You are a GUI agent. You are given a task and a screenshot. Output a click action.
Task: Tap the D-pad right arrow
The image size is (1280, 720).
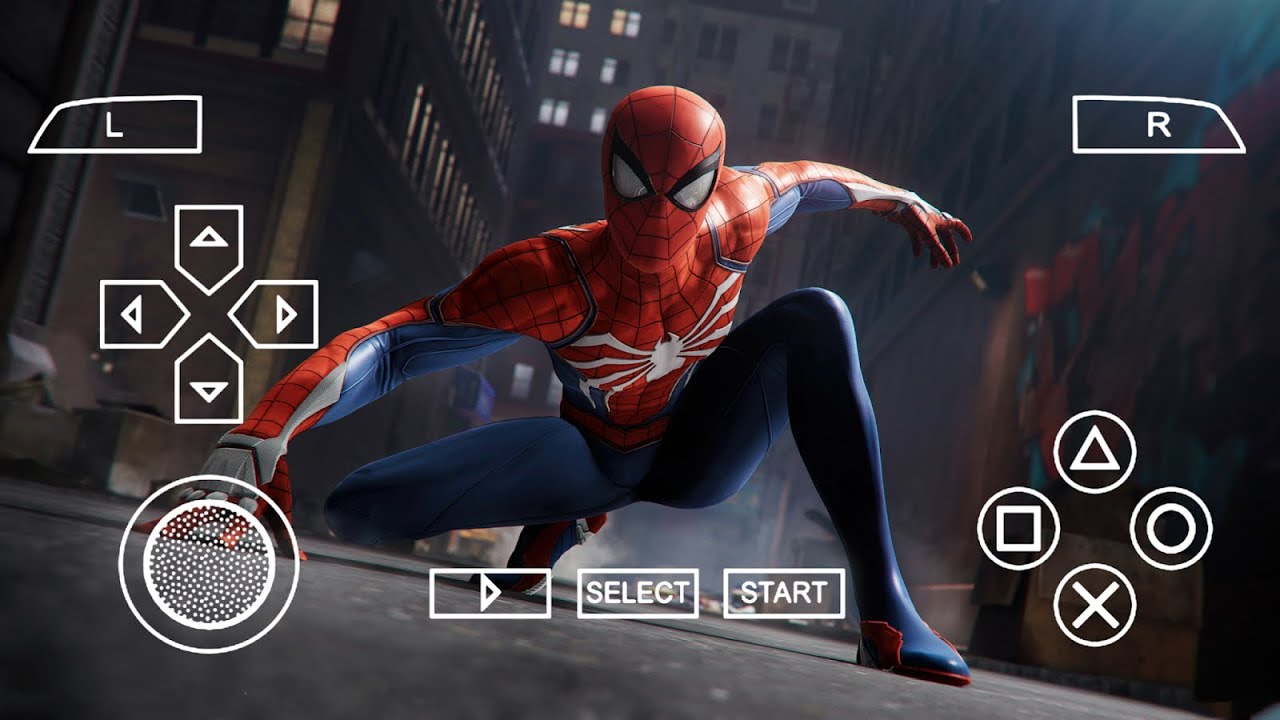coord(277,315)
